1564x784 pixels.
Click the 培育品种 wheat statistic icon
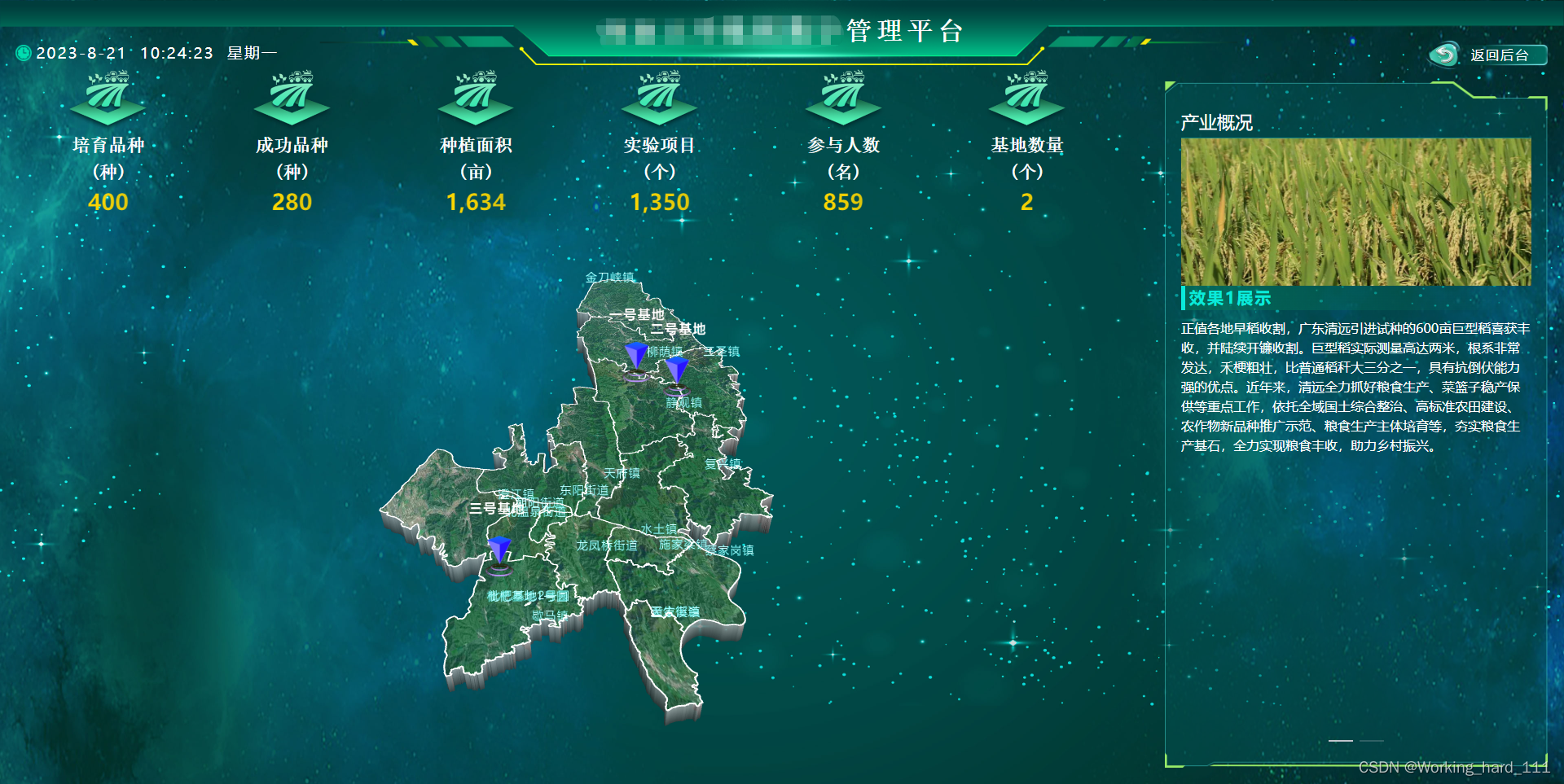[x=107, y=99]
